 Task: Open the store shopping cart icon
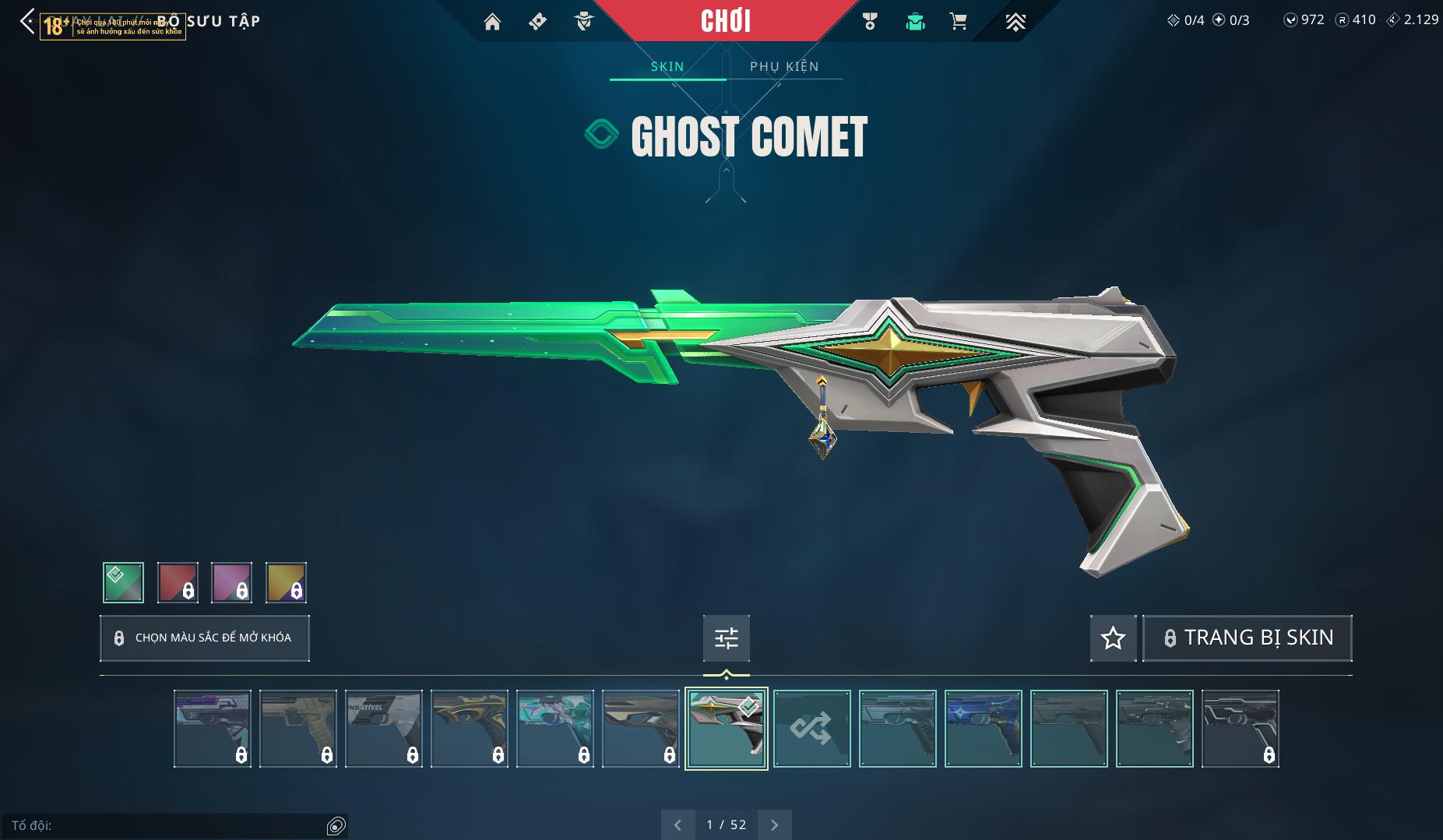point(959,22)
